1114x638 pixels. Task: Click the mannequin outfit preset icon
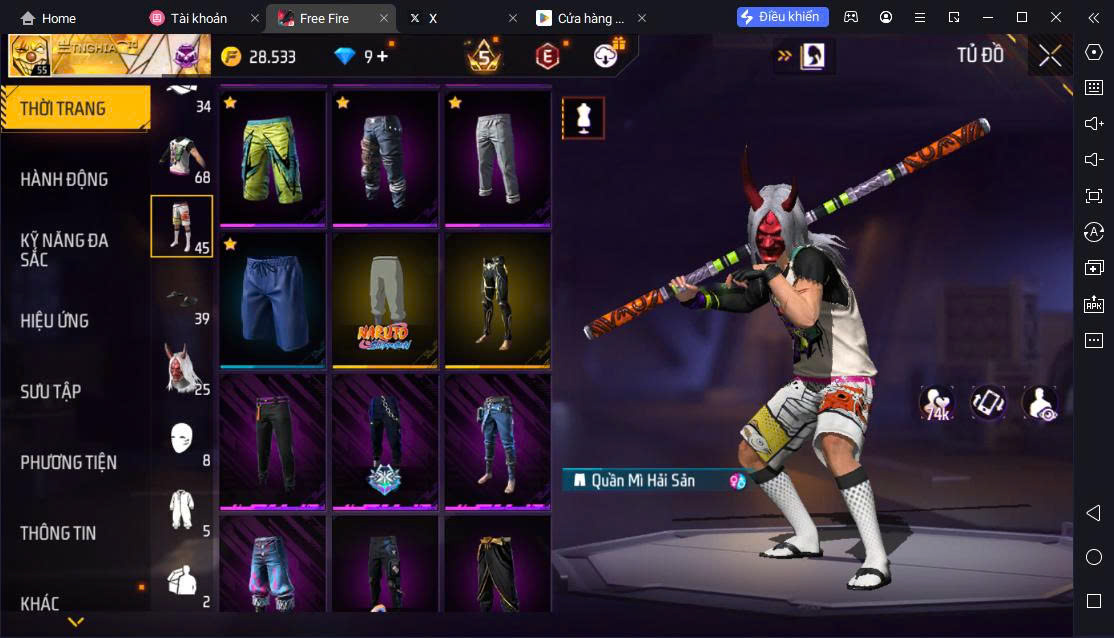point(582,118)
